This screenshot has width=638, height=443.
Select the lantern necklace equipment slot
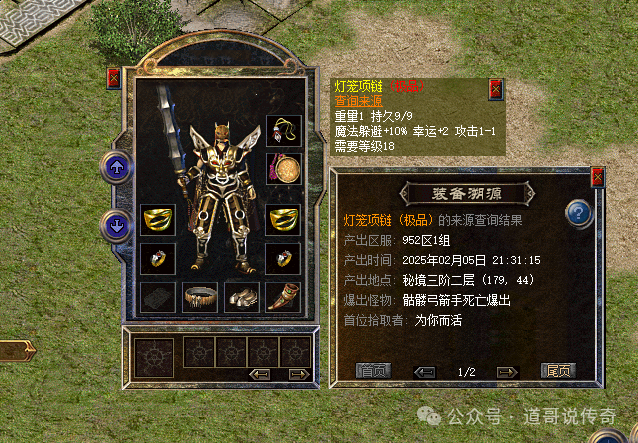tap(284, 131)
